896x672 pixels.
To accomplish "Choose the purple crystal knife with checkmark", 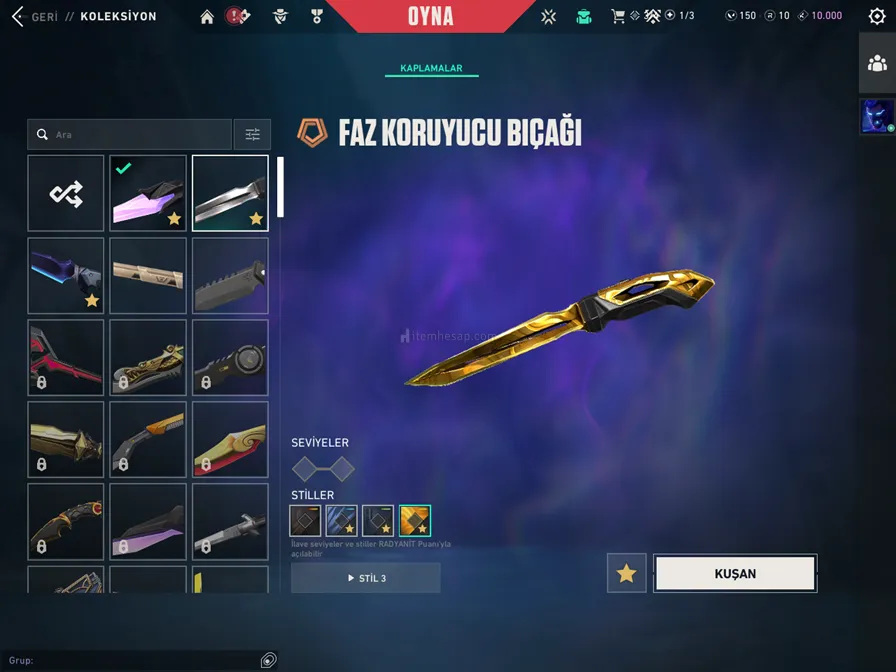I will [148, 193].
